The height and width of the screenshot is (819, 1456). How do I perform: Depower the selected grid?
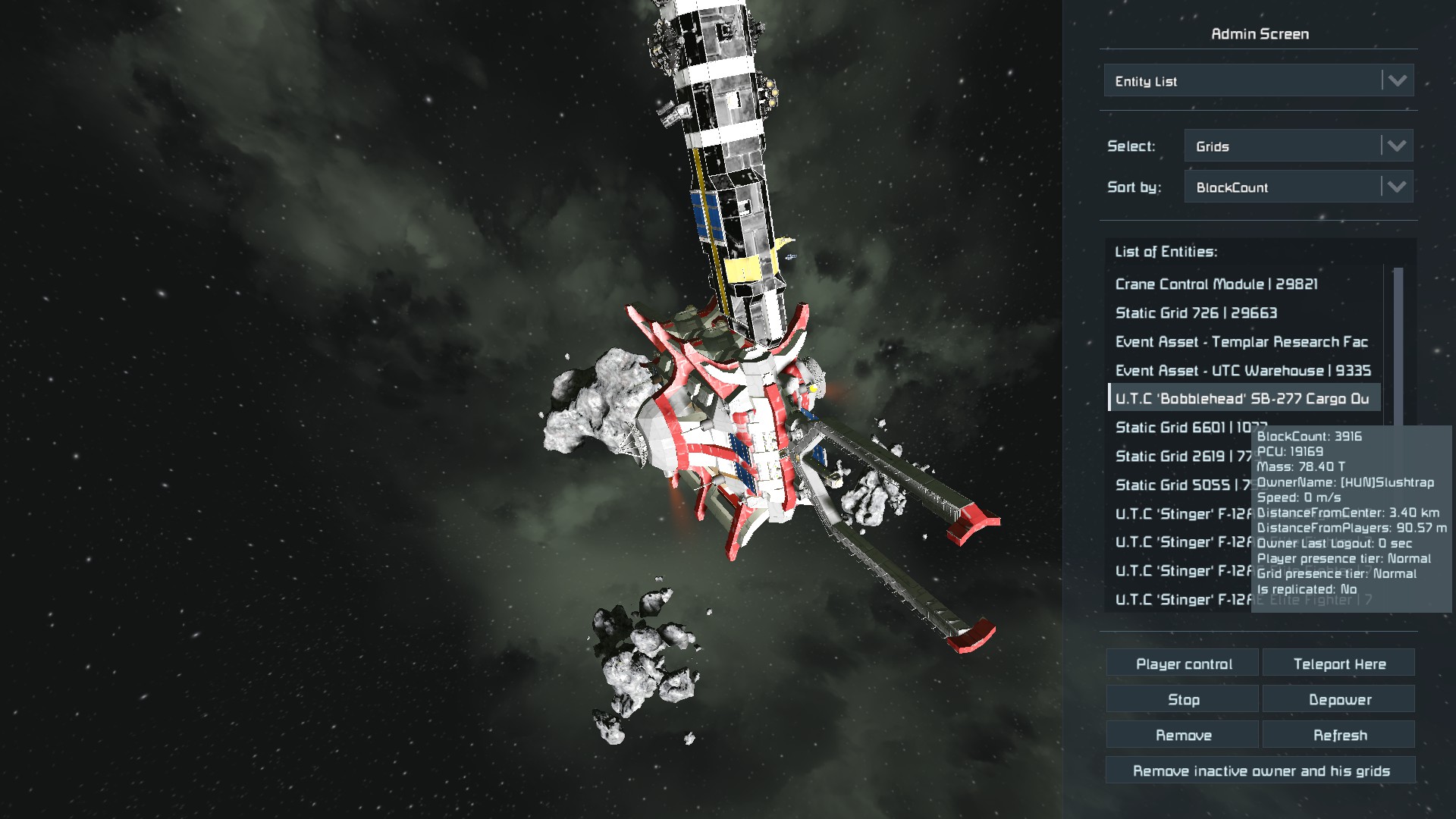tap(1338, 700)
